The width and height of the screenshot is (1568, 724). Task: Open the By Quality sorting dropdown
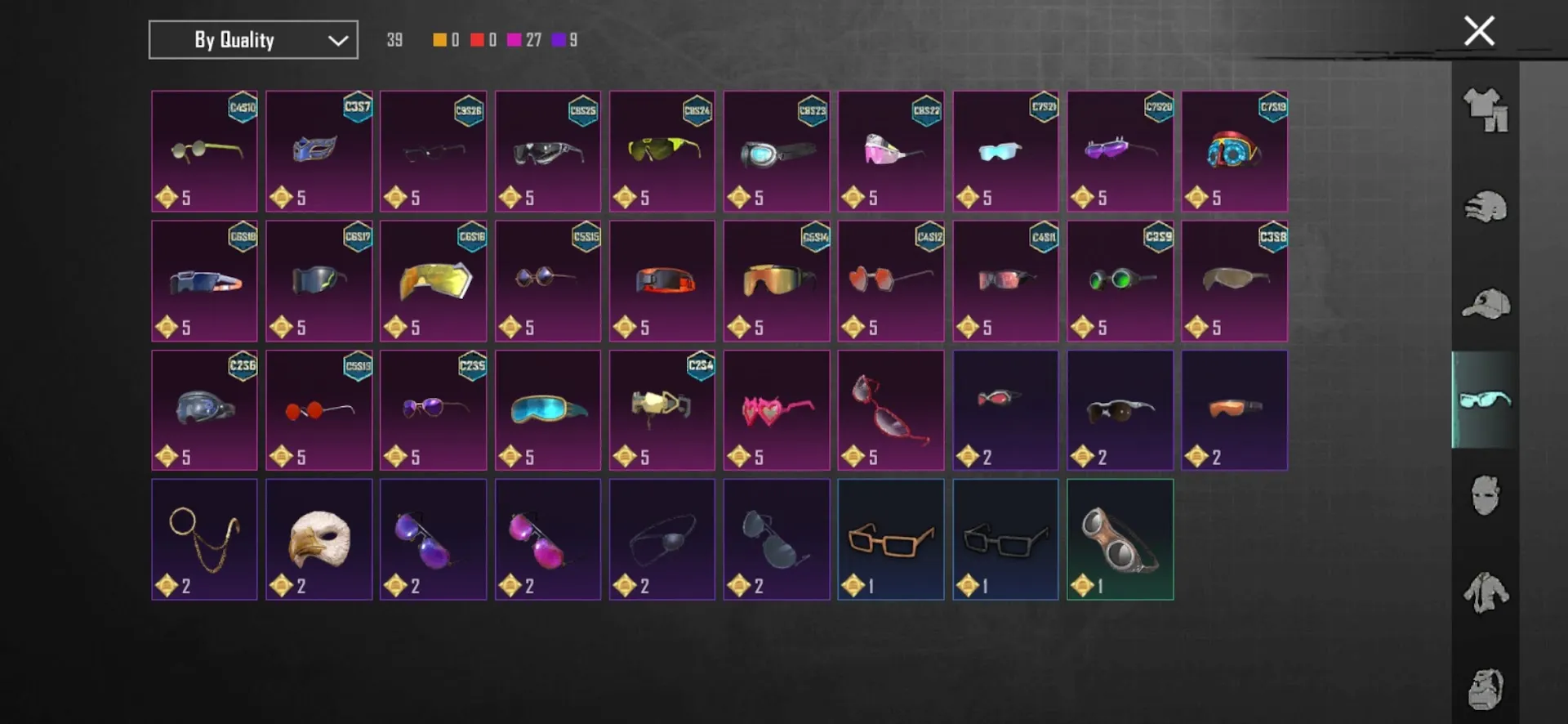(x=252, y=39)
